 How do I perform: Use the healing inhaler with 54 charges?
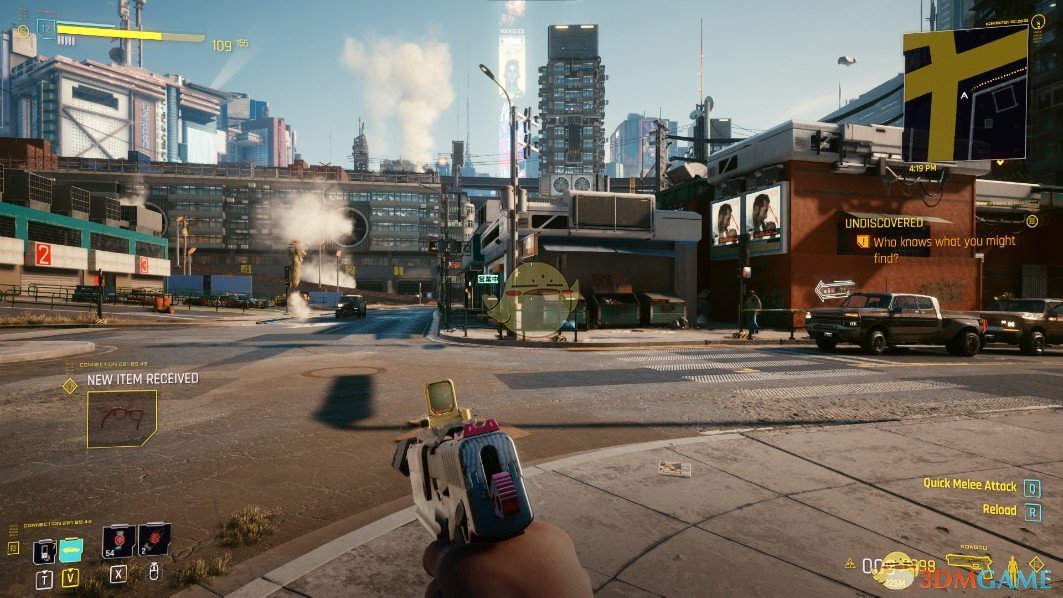pos(118,541)
